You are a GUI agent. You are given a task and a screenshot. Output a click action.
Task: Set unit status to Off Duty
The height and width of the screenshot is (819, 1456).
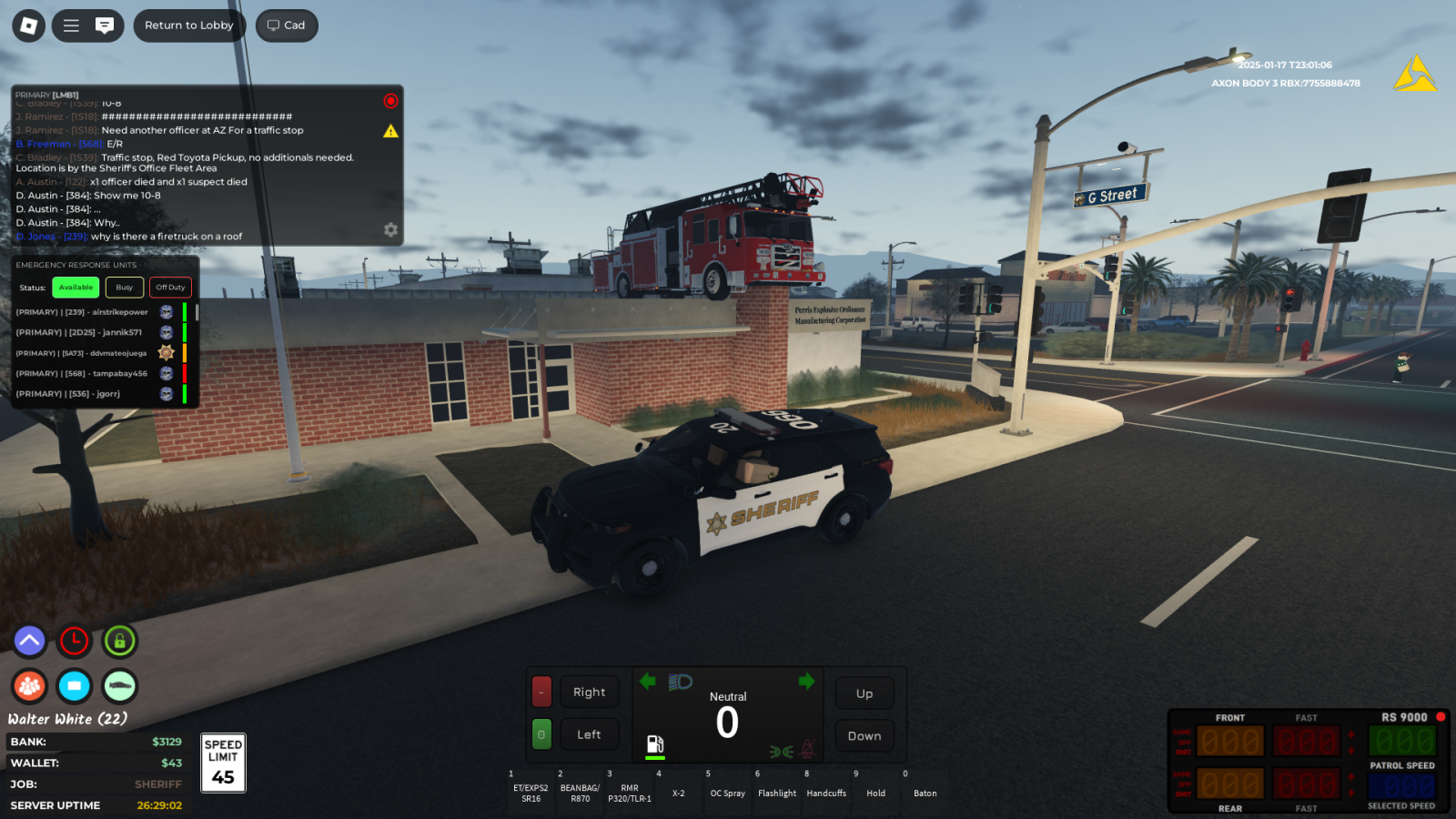[x=170, y=288]
